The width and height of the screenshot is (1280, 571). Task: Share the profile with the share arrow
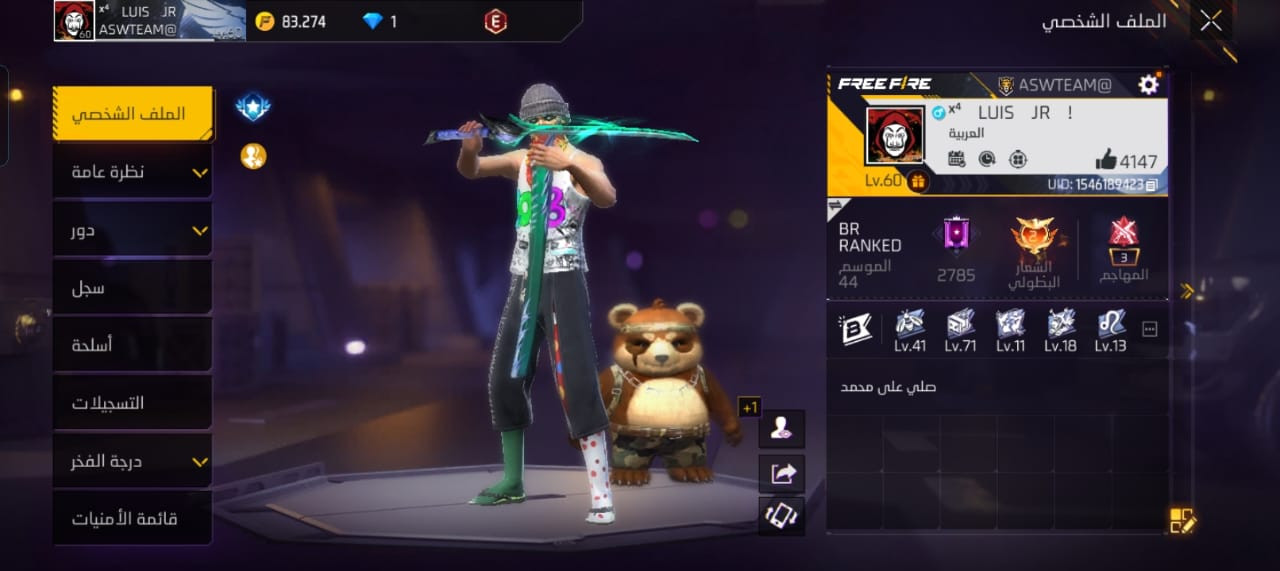(781, 473)
